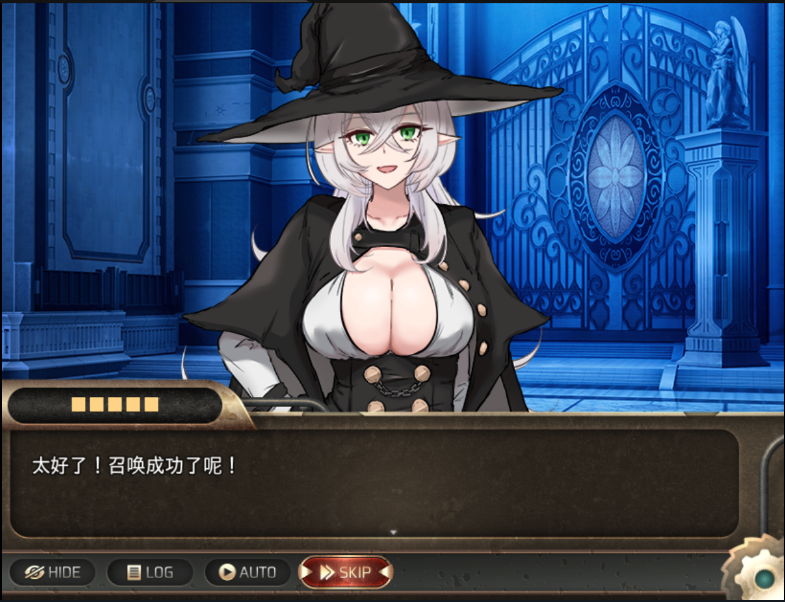Click the SKIP button
The width and height of the screenshot is (785, 602).
pos(345,572)
